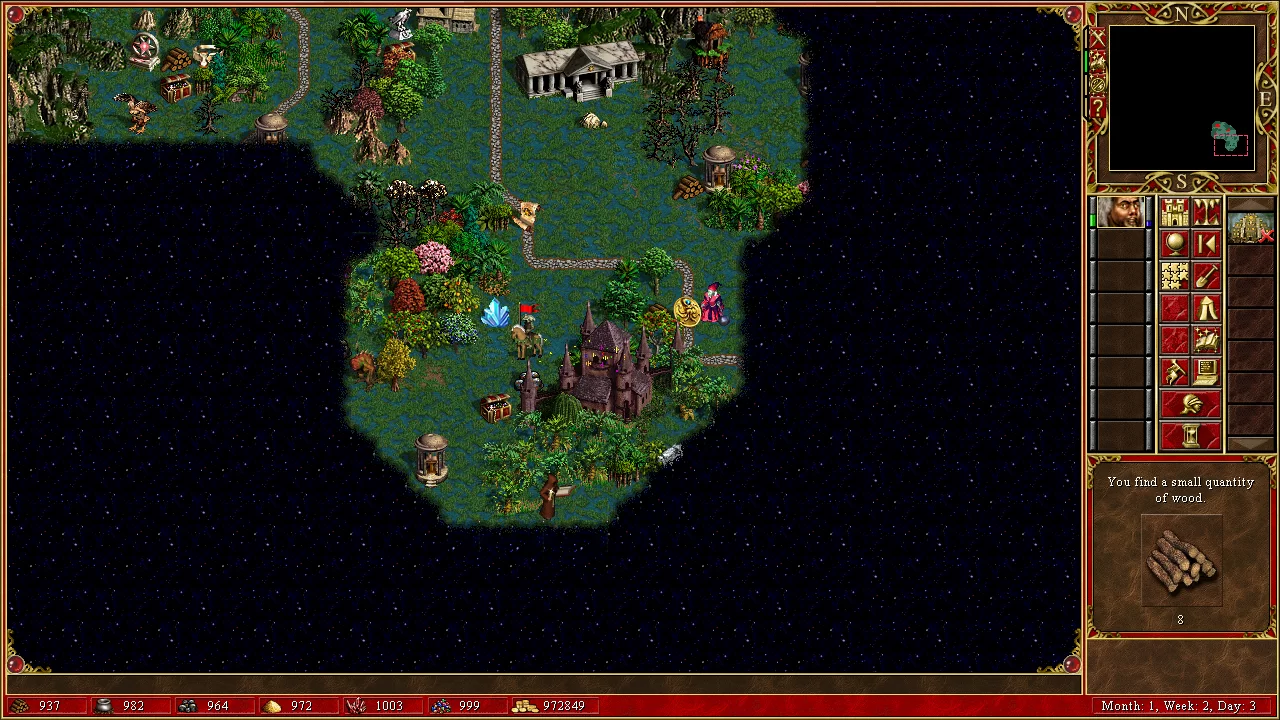The image size is (1280, 720).
Task: End turn with the hourglass button
Action: pos(1191,436)
